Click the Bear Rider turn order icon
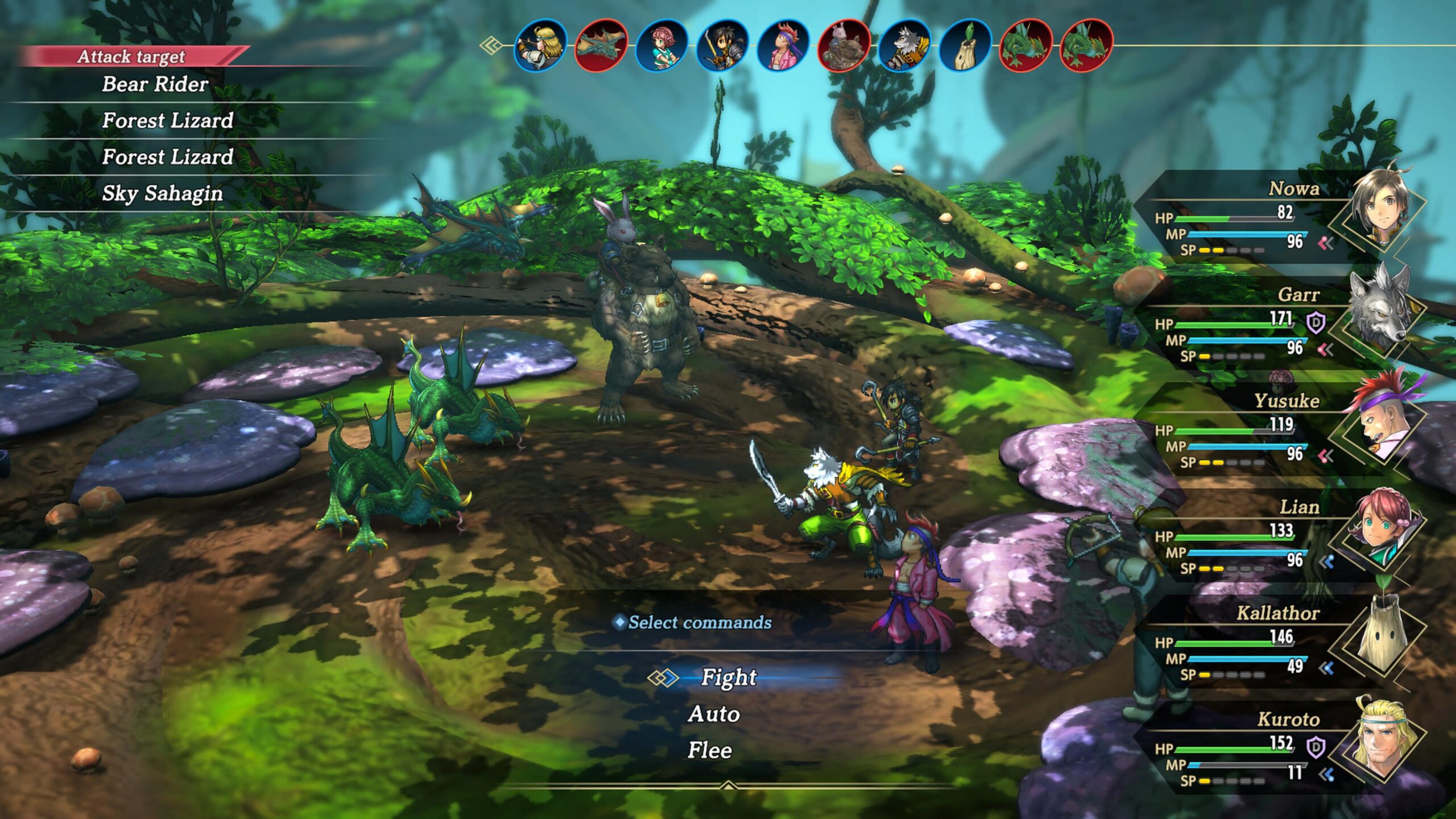1456x819 pixels. coord(844,45)
